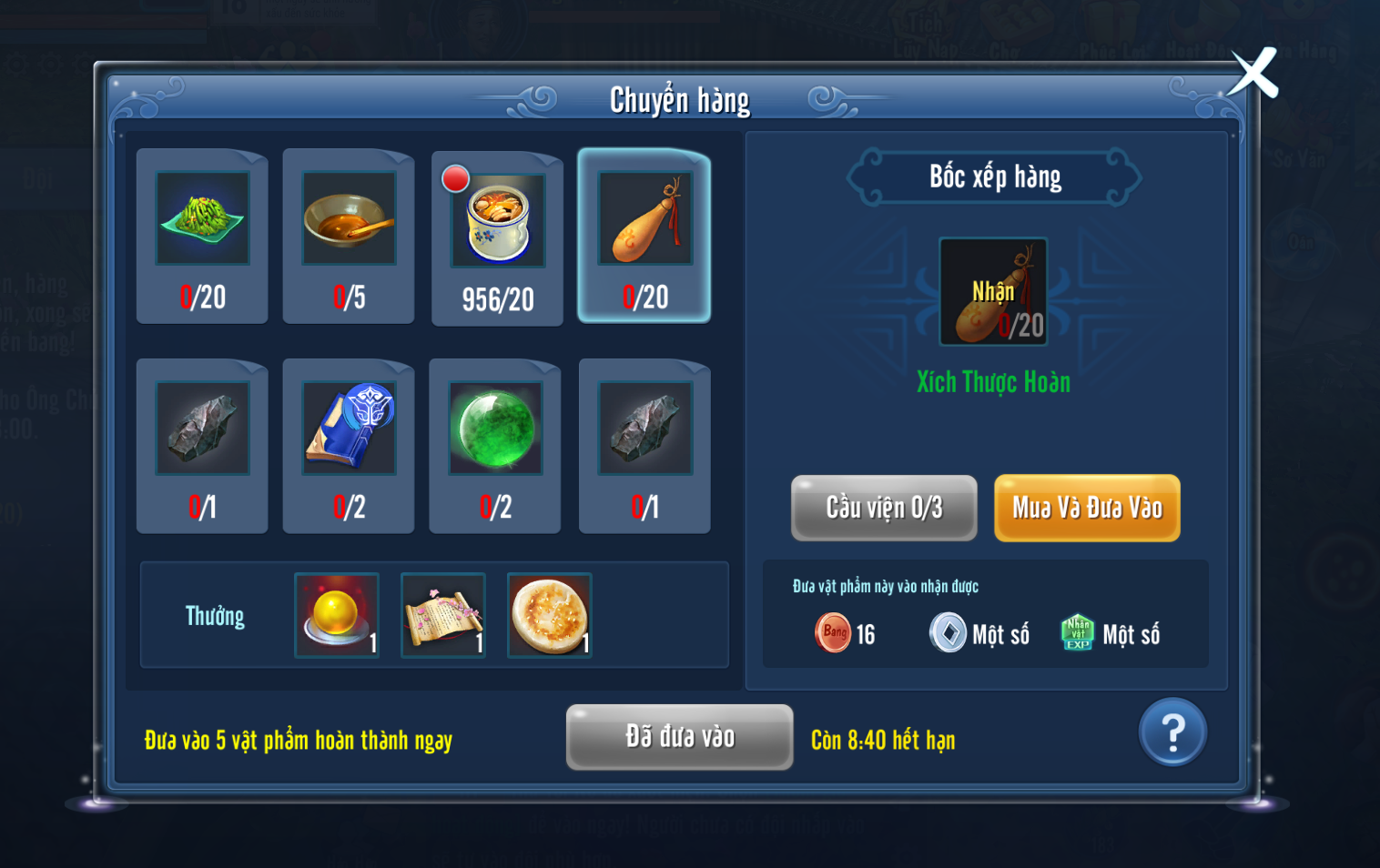Screen dimensions: 1380x868
Task: Tap the silver diamond coin icon
Action: pos(948,633)
